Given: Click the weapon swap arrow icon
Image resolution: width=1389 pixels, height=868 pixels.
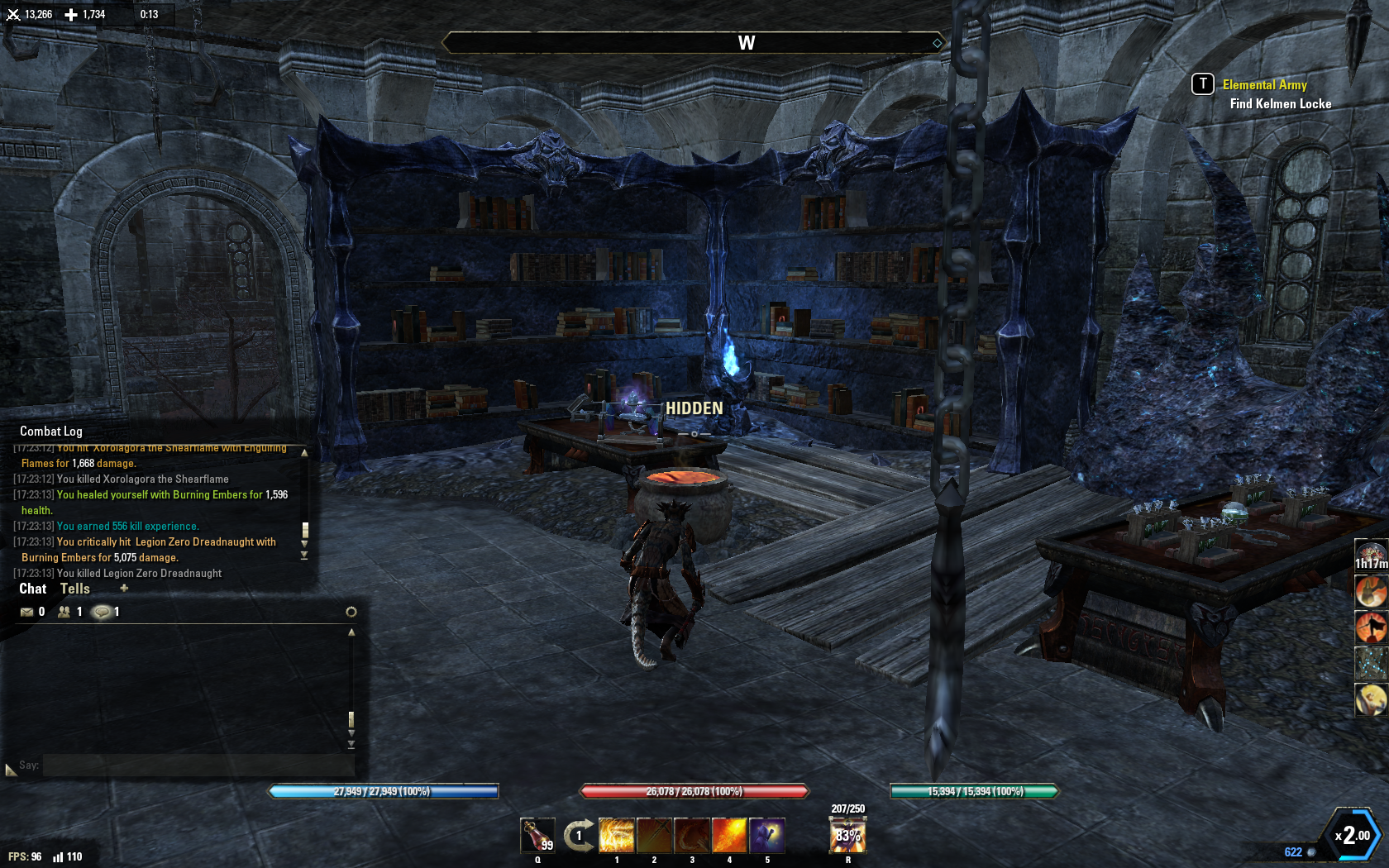Looking at the screenshot, I should click(579, 835).
